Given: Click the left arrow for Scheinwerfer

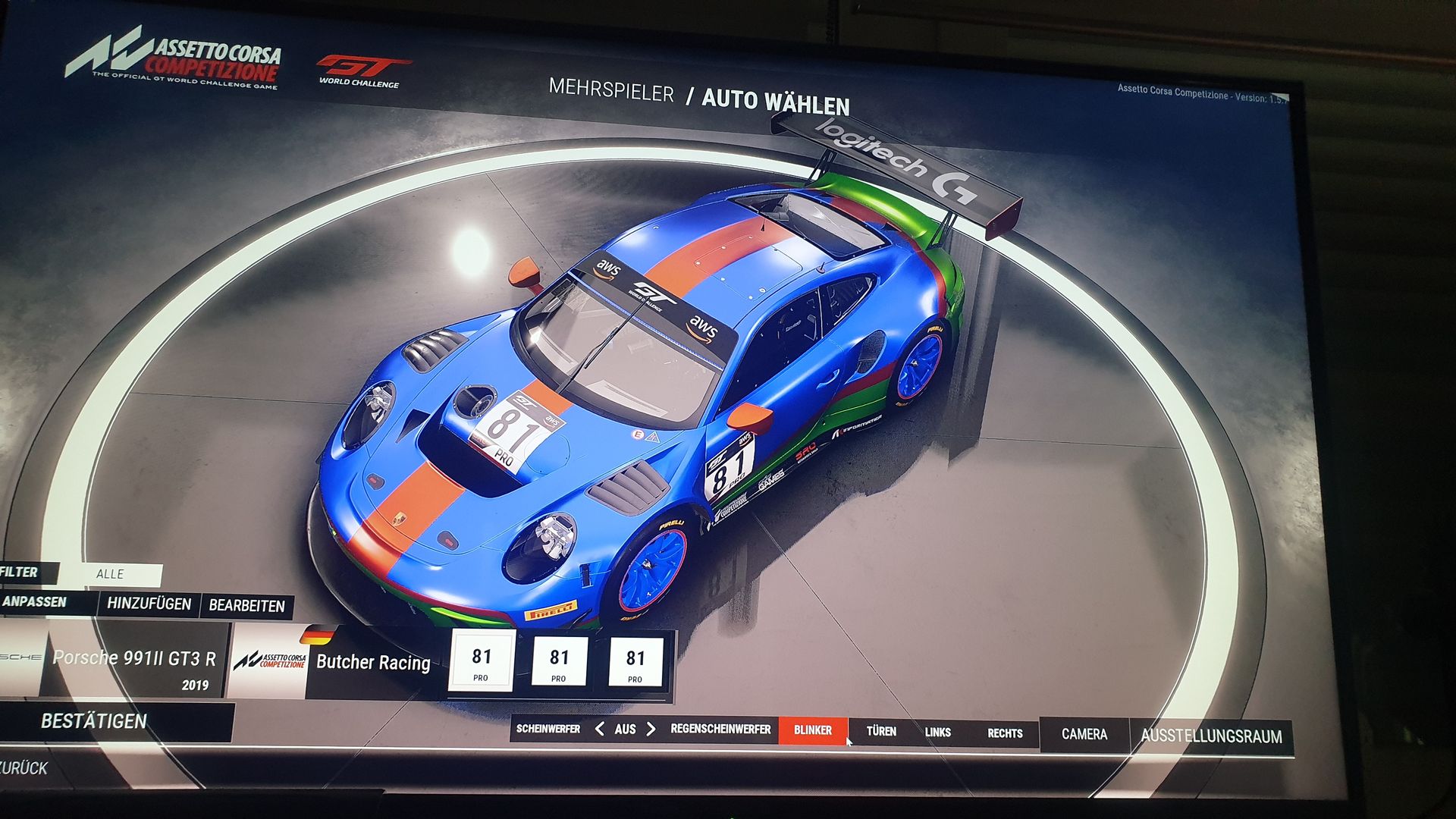Looking at the screenshot, I should 600,729.
